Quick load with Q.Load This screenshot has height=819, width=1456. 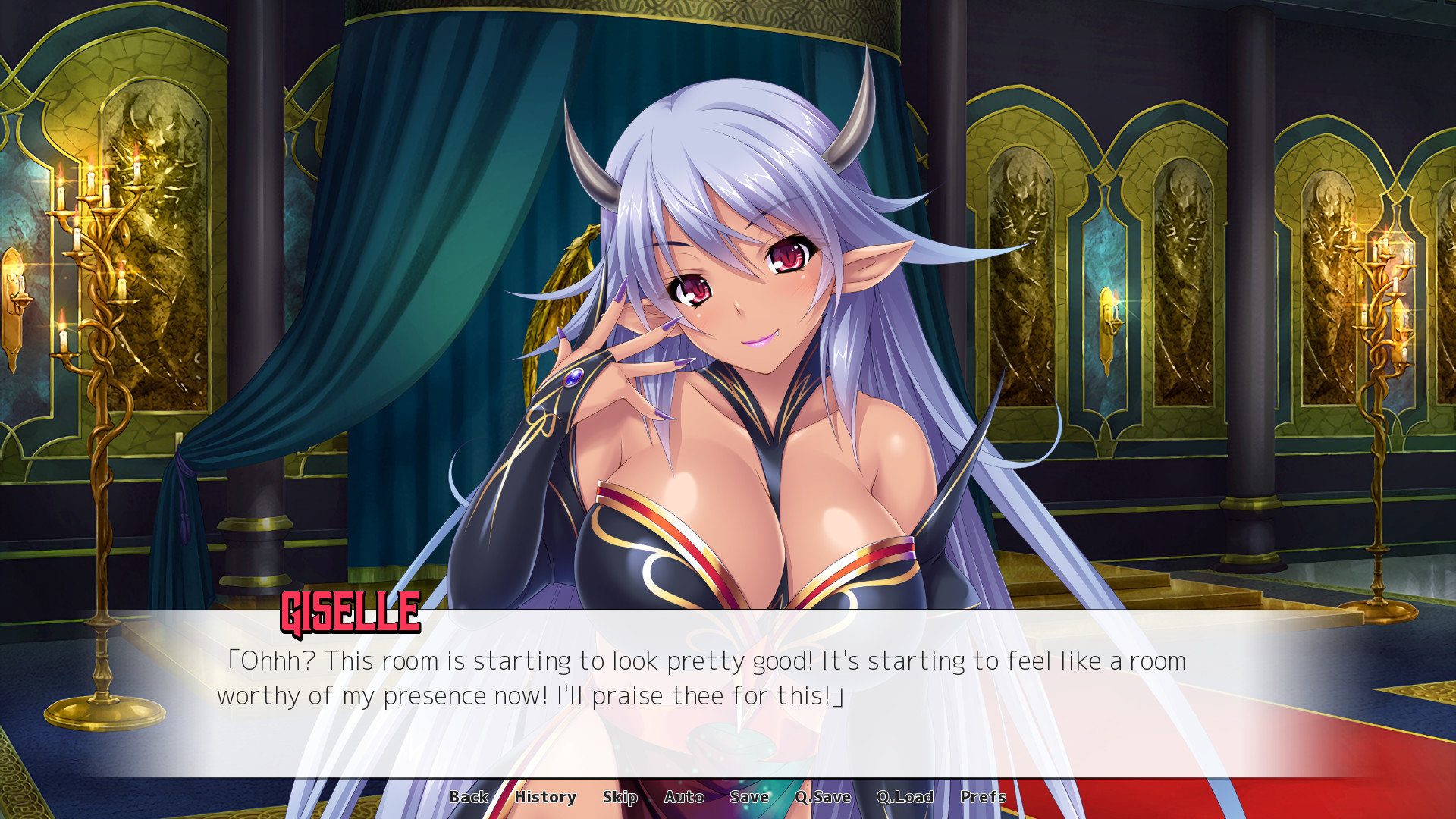(905, 797)
